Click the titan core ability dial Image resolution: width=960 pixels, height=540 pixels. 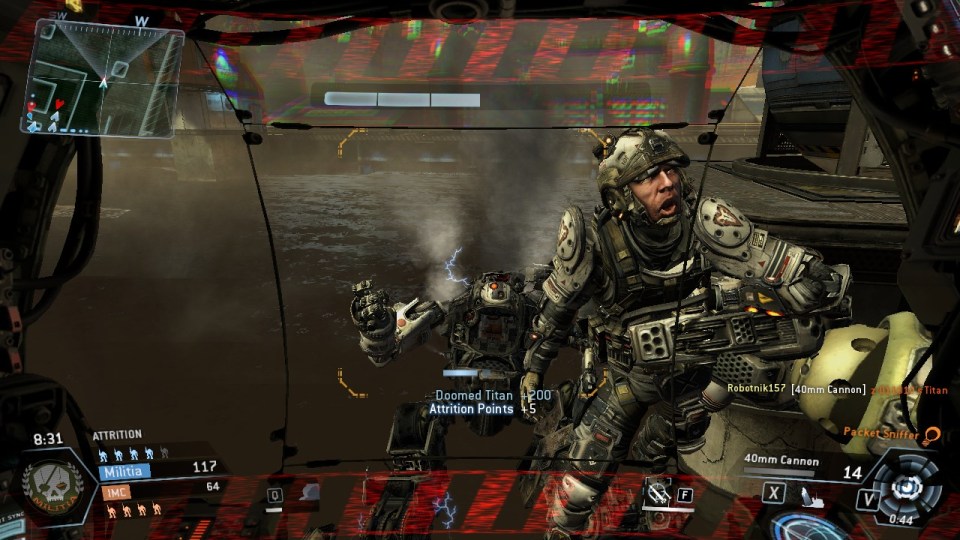tap(909, 485)
